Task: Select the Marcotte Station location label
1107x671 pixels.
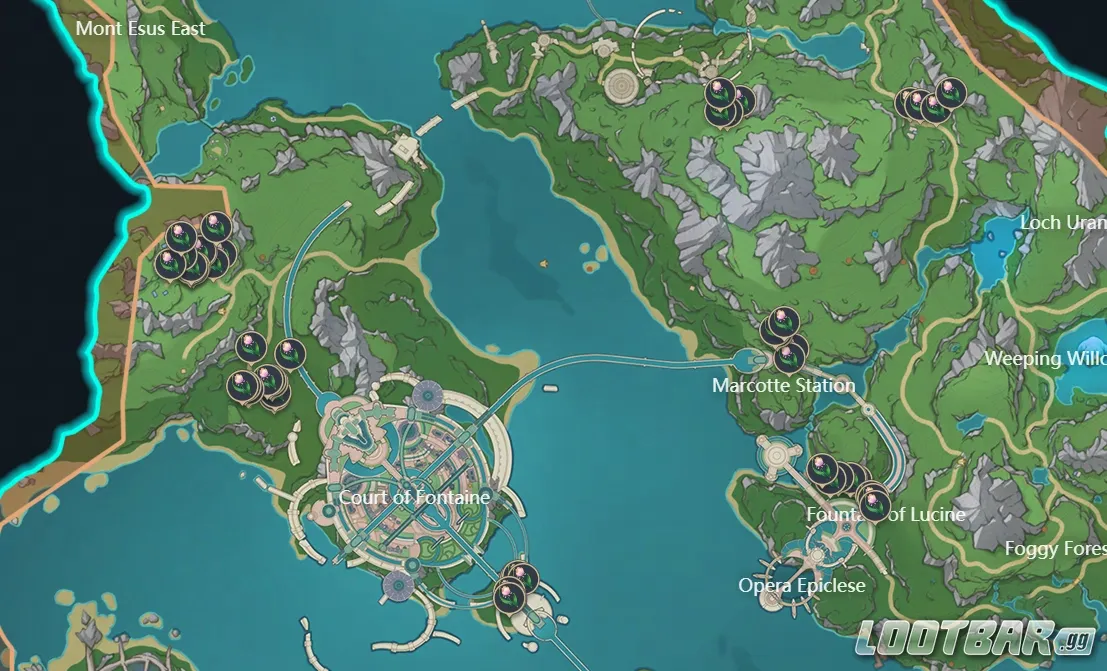Action: coord(783,385)
